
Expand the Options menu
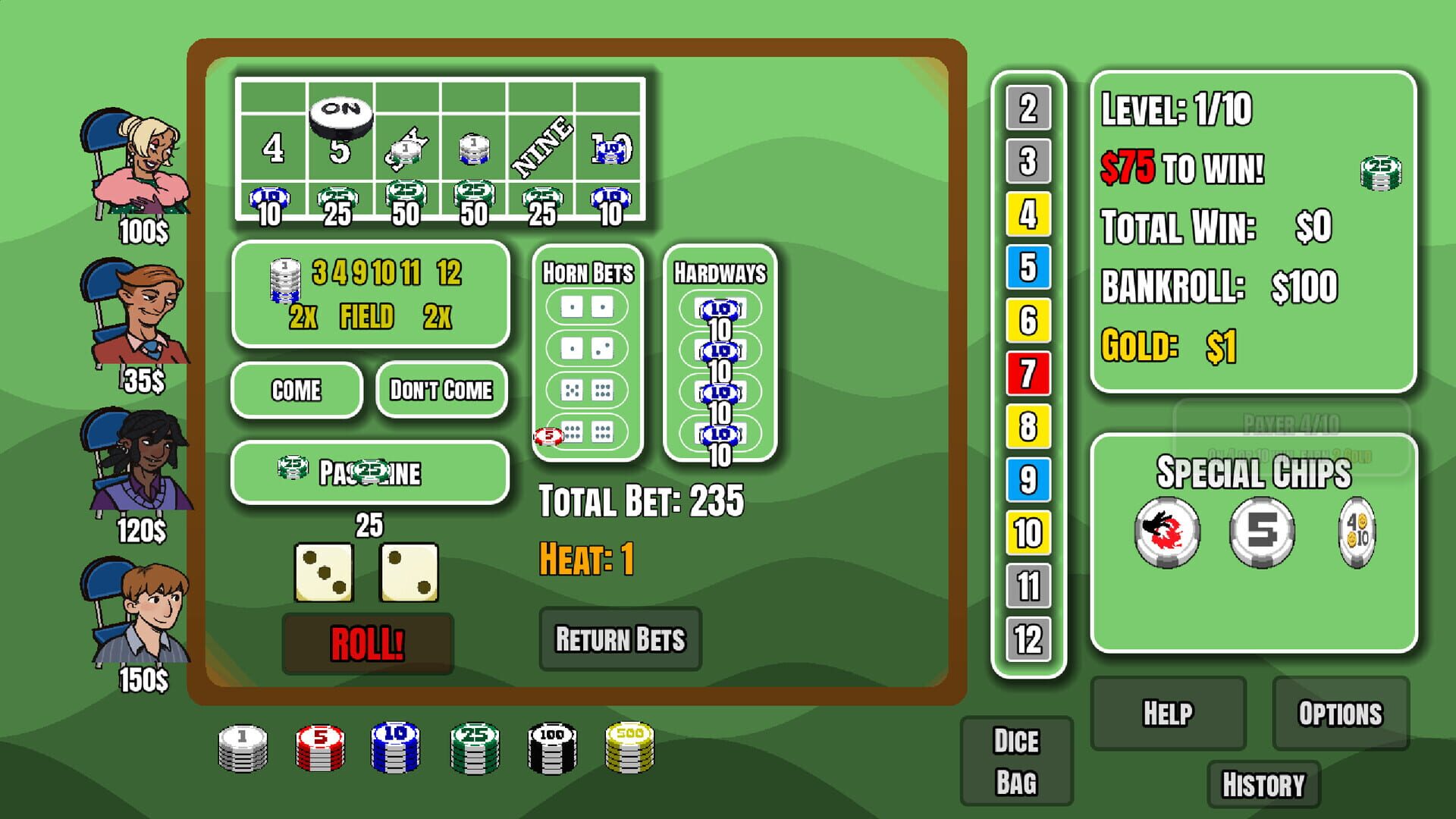pos(1341,713)
